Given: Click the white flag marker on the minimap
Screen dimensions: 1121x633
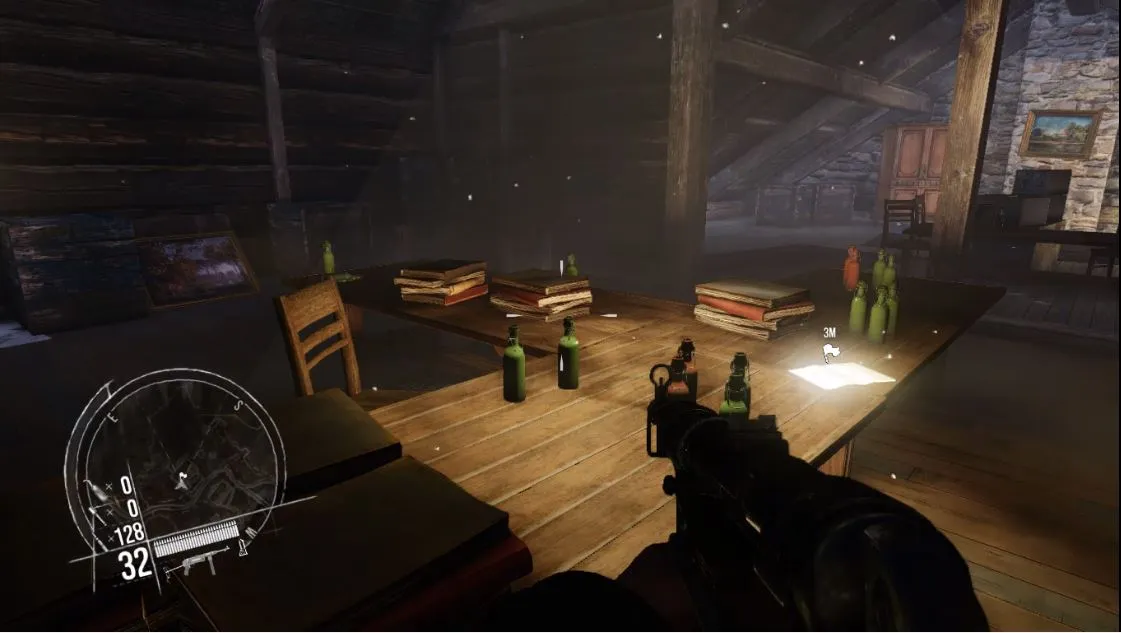Looking at the screenshot, I should click(182, 479).
